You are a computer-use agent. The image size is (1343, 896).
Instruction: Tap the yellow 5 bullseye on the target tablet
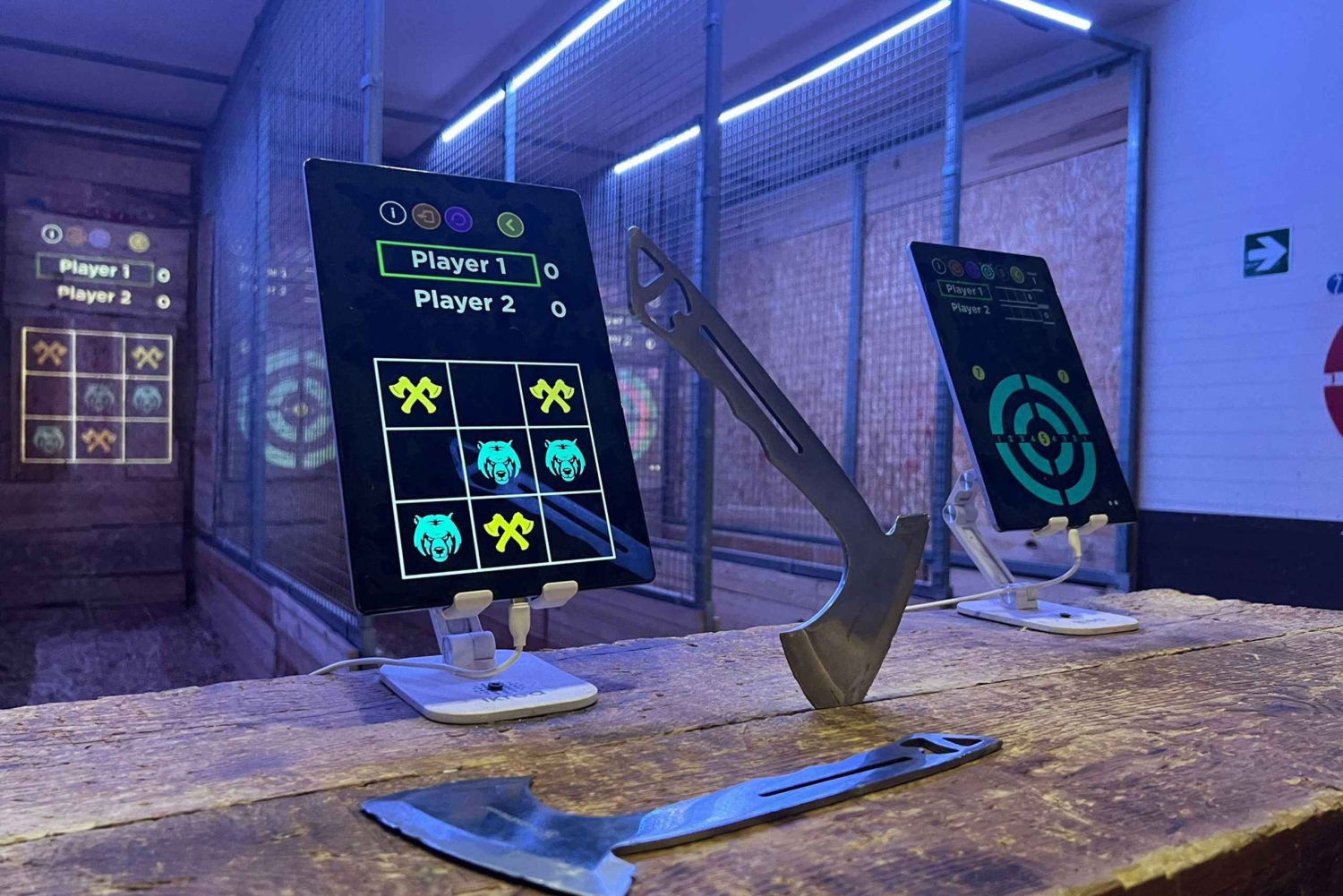click(x=1044, y=438)
